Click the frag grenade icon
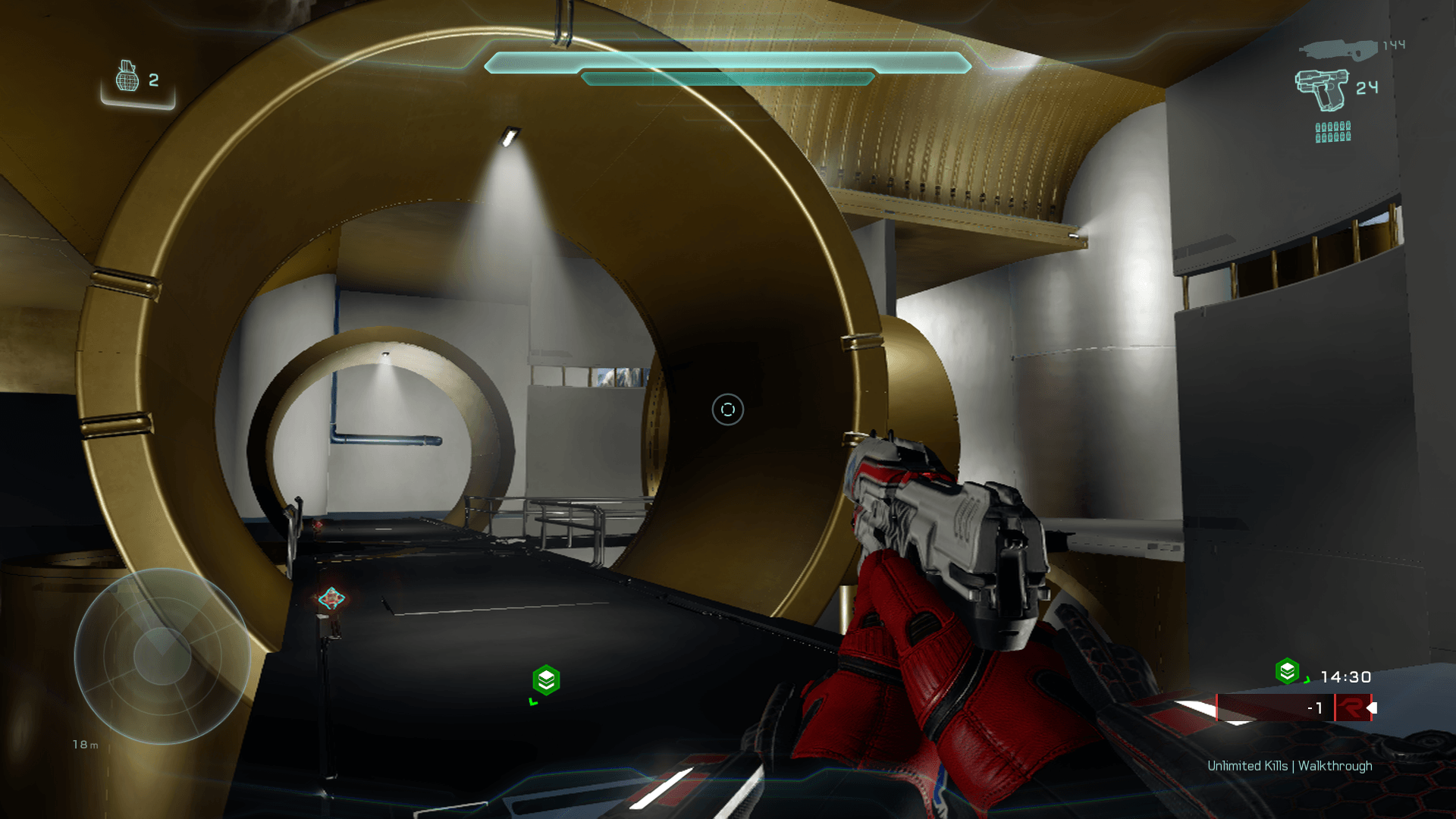Screen dimensions: 1456x819 click(127, 77)
